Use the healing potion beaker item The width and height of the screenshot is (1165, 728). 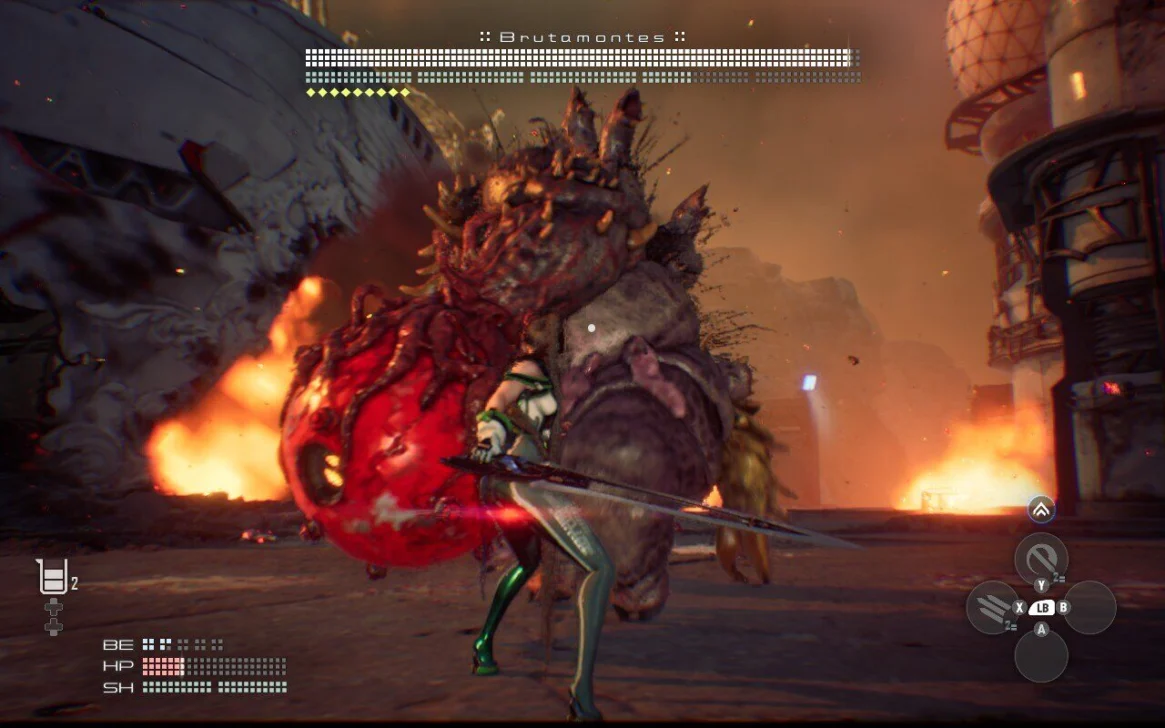pyautogui.click(x=51, y=577)
